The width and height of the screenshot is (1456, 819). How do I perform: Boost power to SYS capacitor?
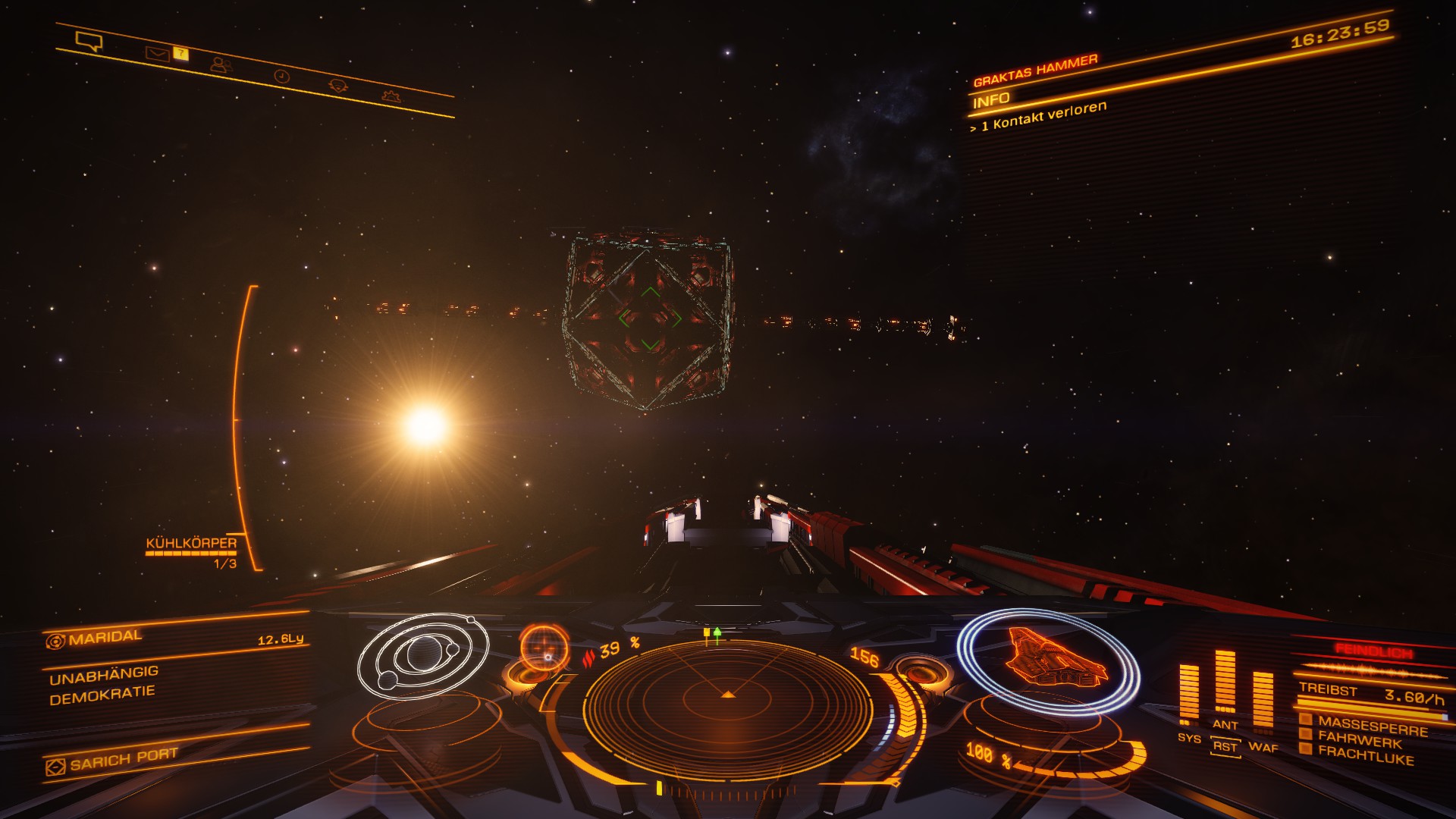coord(1189,738)
